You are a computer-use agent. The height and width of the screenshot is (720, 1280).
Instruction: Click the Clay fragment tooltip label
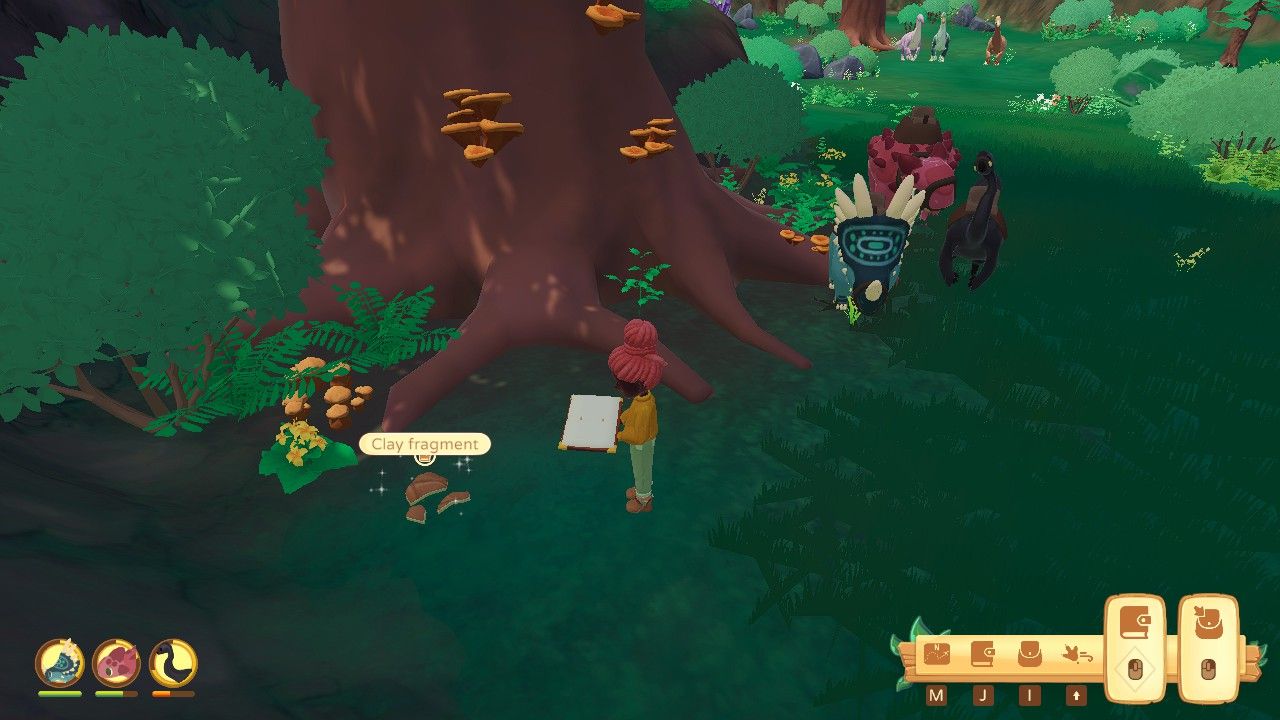(x=424, y=443)
